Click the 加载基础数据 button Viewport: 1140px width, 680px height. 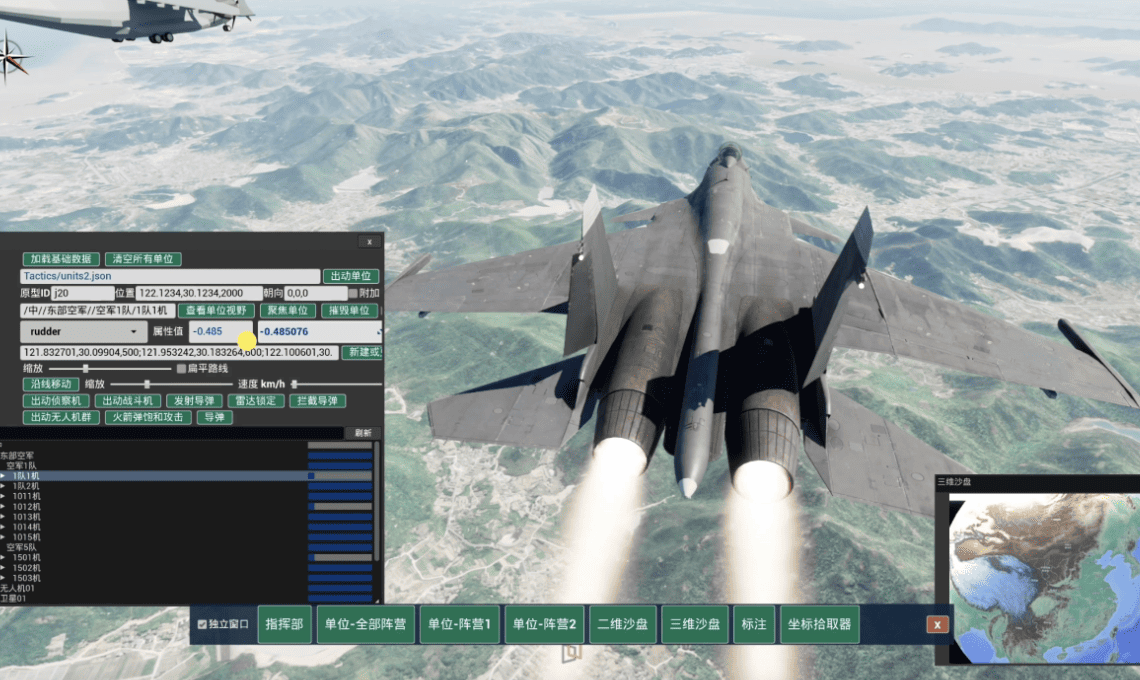(x=60, y=259)
